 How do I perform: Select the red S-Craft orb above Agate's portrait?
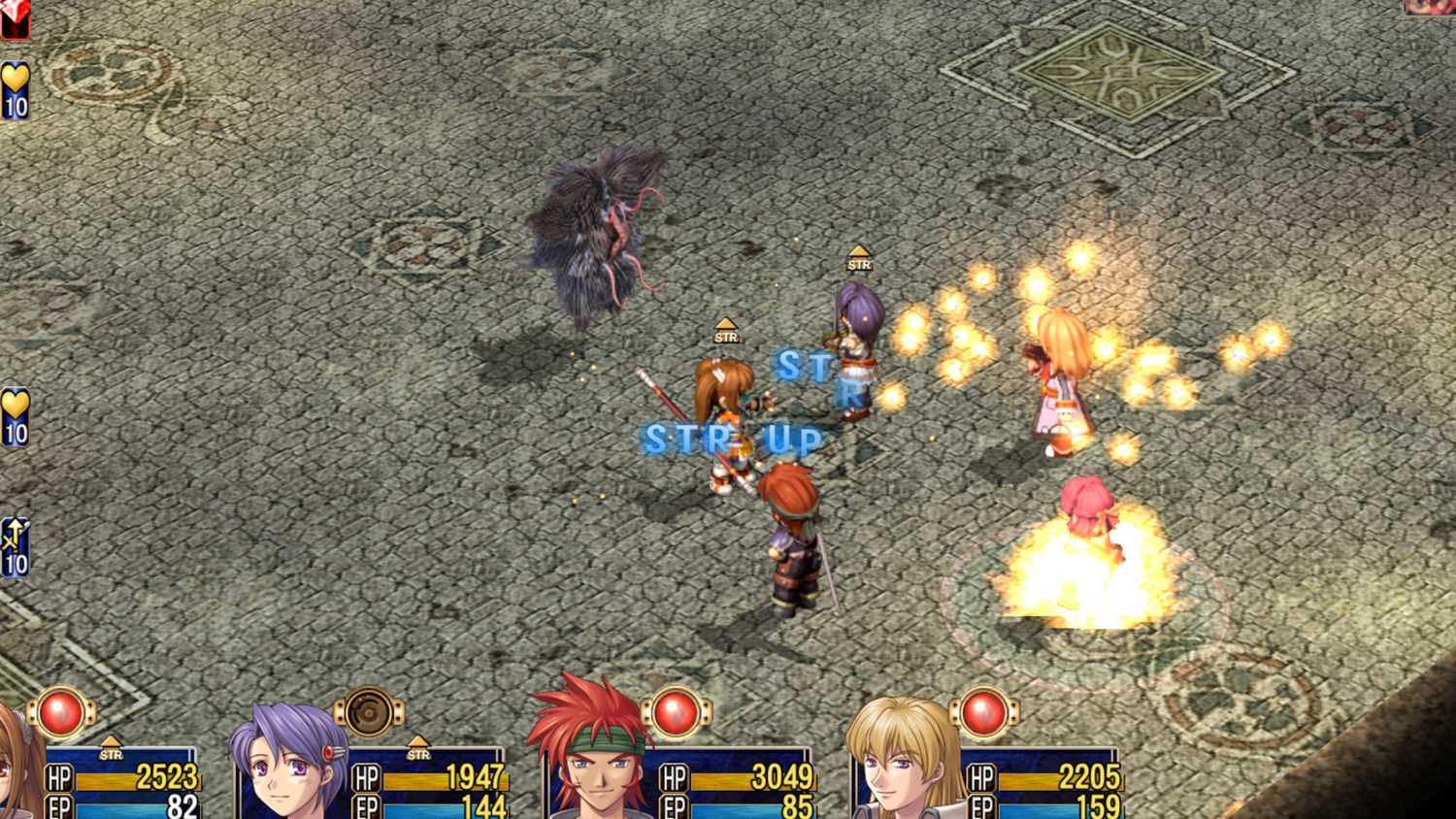click(x=675, y=712)
